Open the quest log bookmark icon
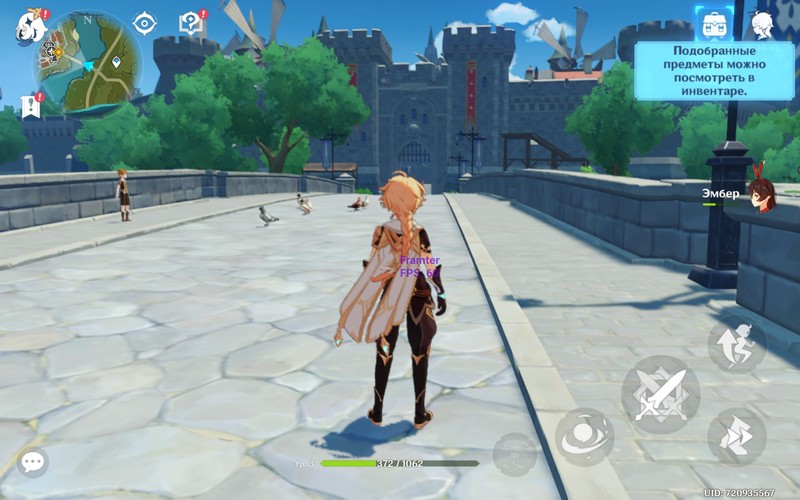Screen dimensions: 800x500 coord(30,106)
